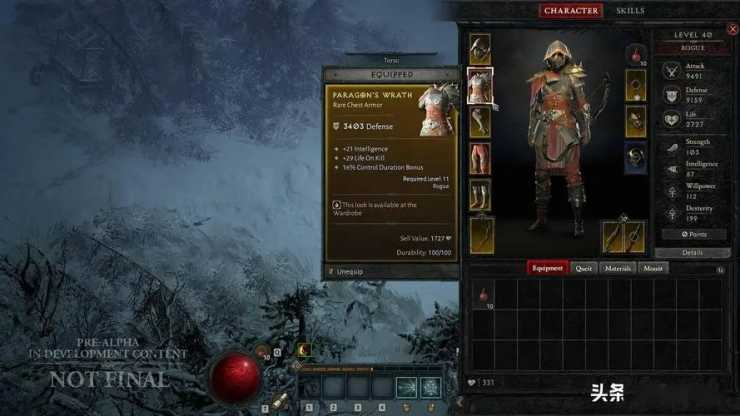Image resolution: width=740 pixels, height=416 pixels.
Task: Switch to the Skills tab
Action: click(x=630, y=11)
